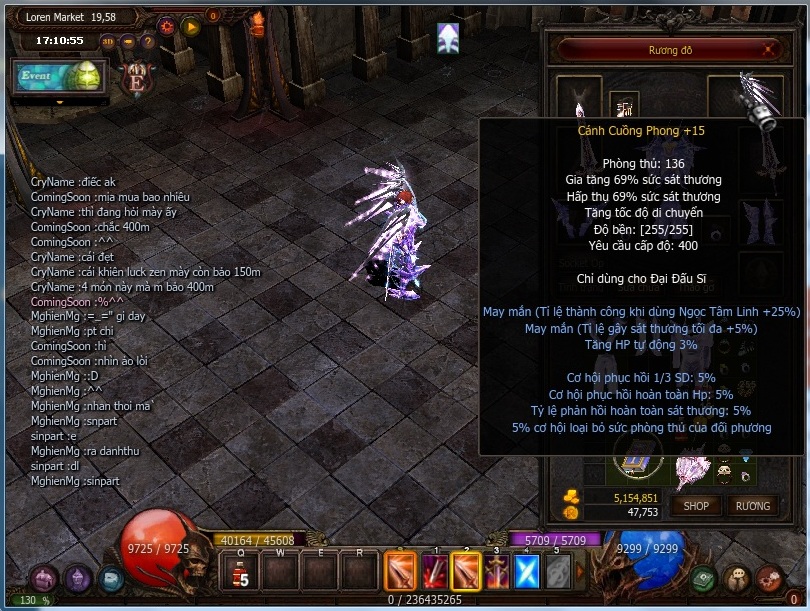The height and width of the screenshot is (611, 810).
Task: Open the RƯƠNG storage button
Action: pos(753,505)
